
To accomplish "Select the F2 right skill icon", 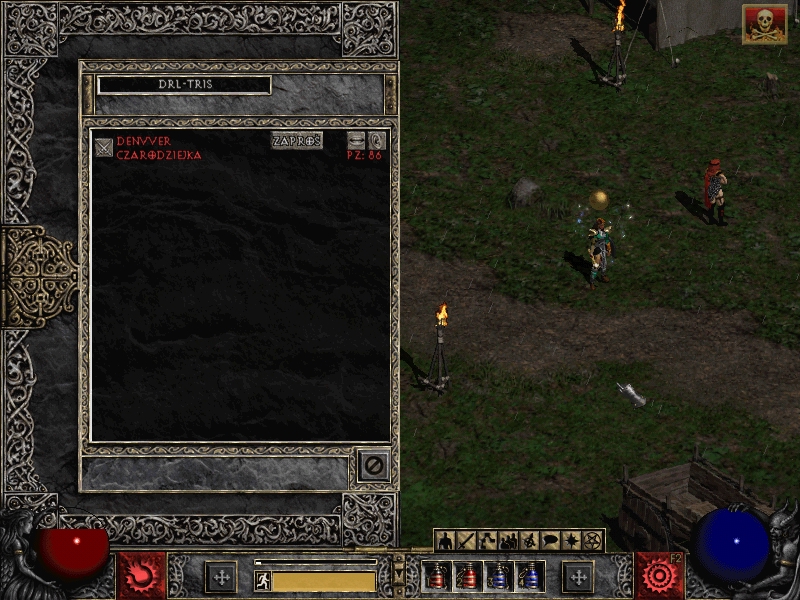I will click(x=659, y=576).
